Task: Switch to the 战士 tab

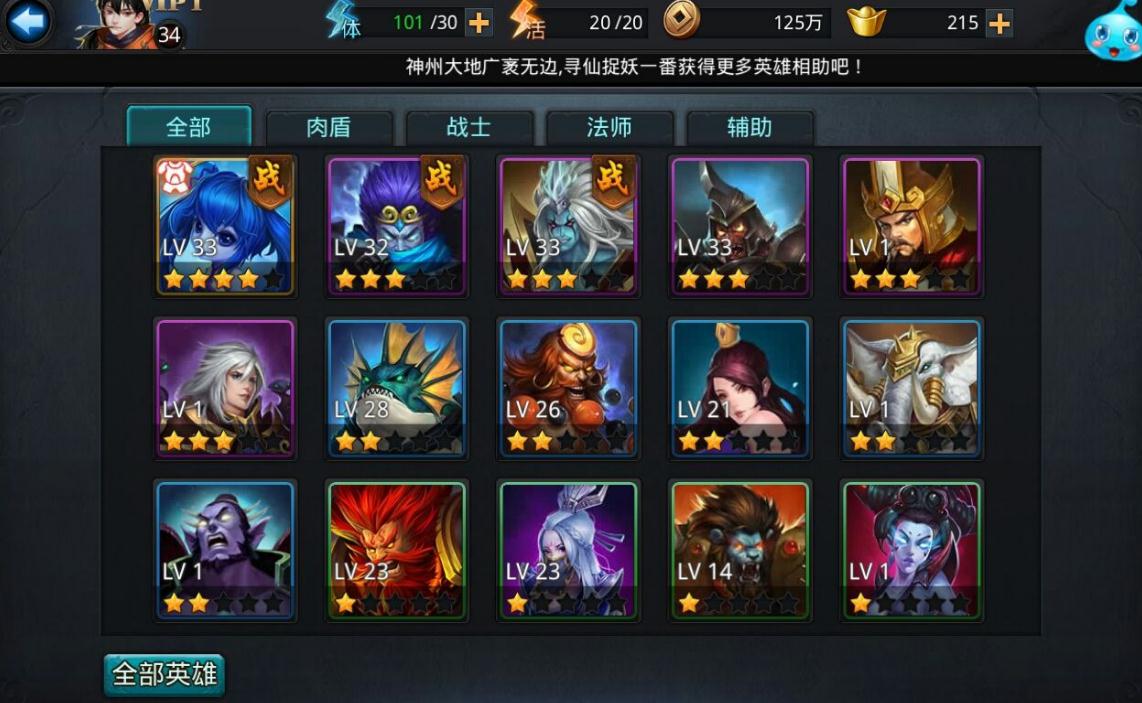Action: click(468, 128)
